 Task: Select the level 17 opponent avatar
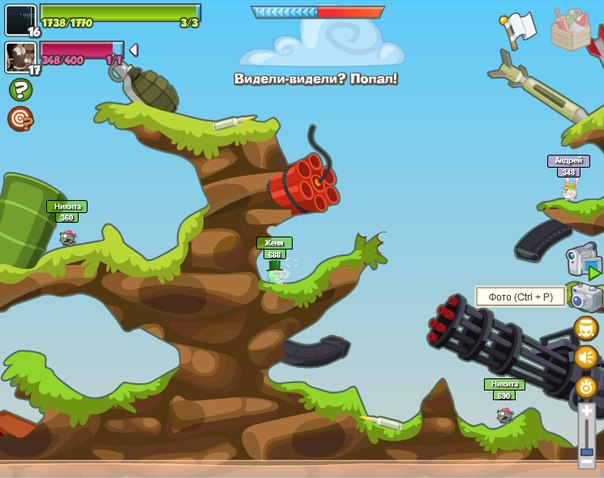pos(20,56)
